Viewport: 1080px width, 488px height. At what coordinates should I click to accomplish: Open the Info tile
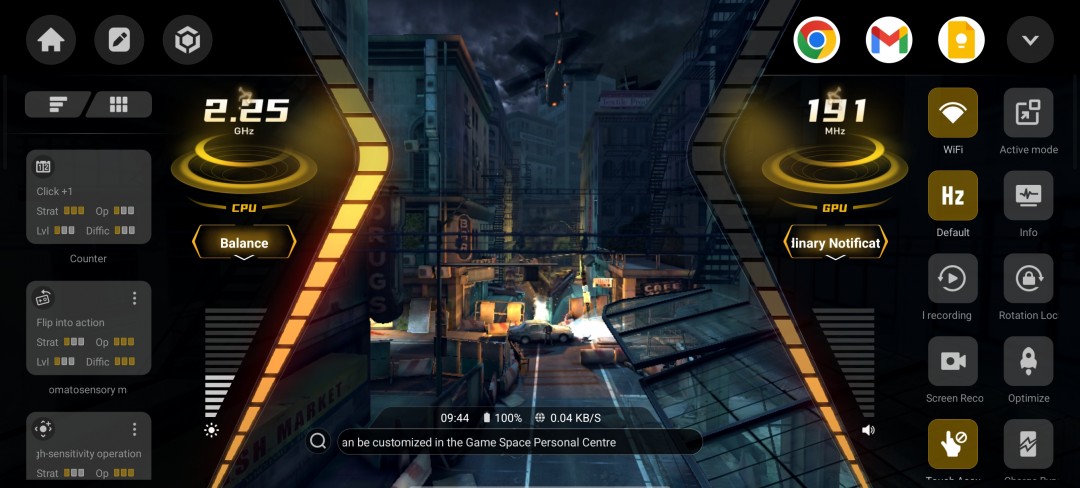(1028, 196)
